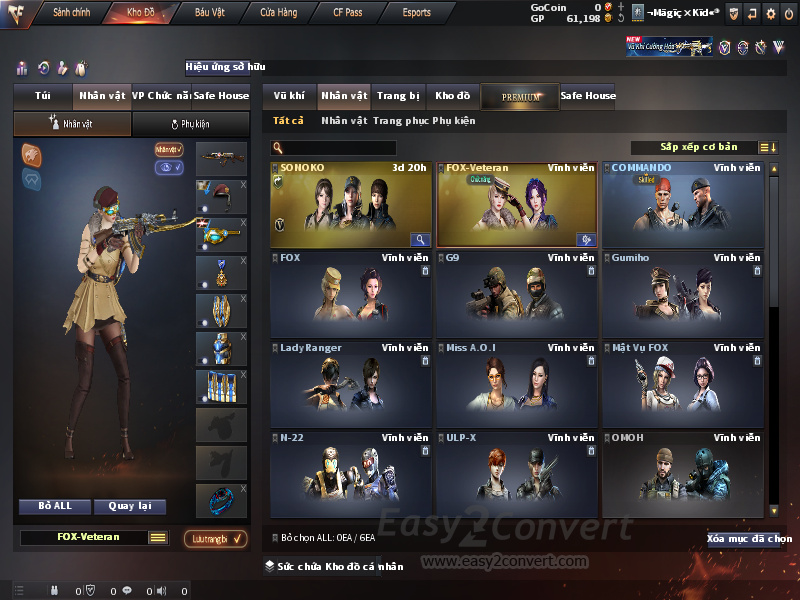
Task: Select the Mật Vụ FOX character card
Action: tap(683, 384)
